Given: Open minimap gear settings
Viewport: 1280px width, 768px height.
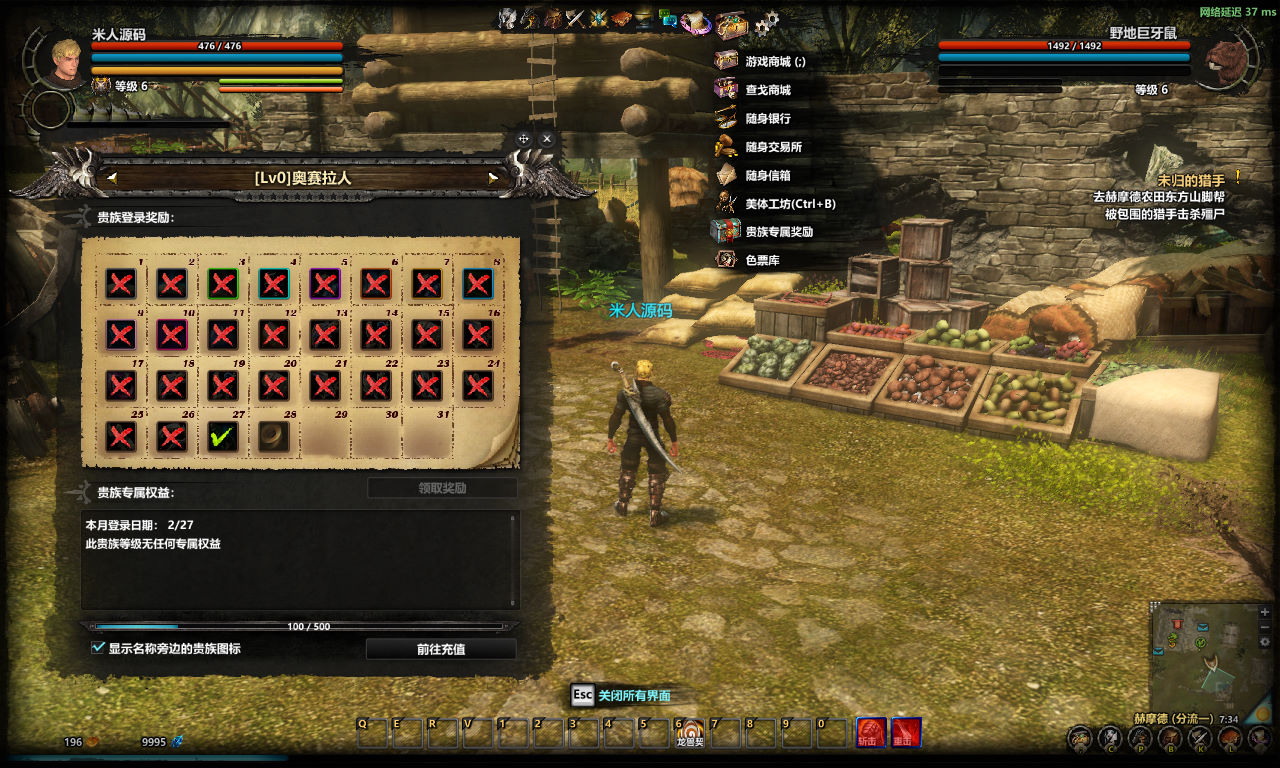Looking at the screenshot, I should [1265, 642].
